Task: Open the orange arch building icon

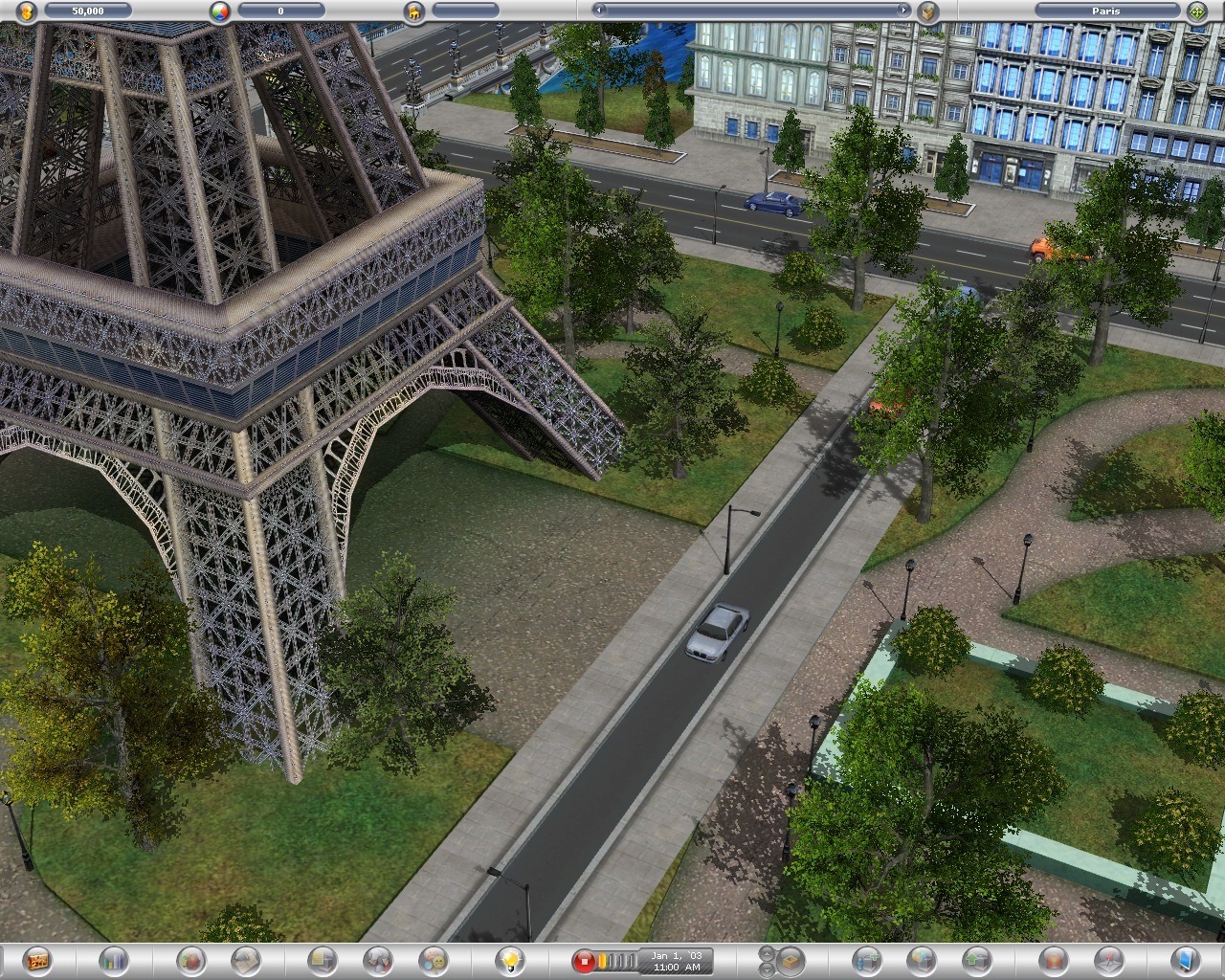Action: [1053, 959]
